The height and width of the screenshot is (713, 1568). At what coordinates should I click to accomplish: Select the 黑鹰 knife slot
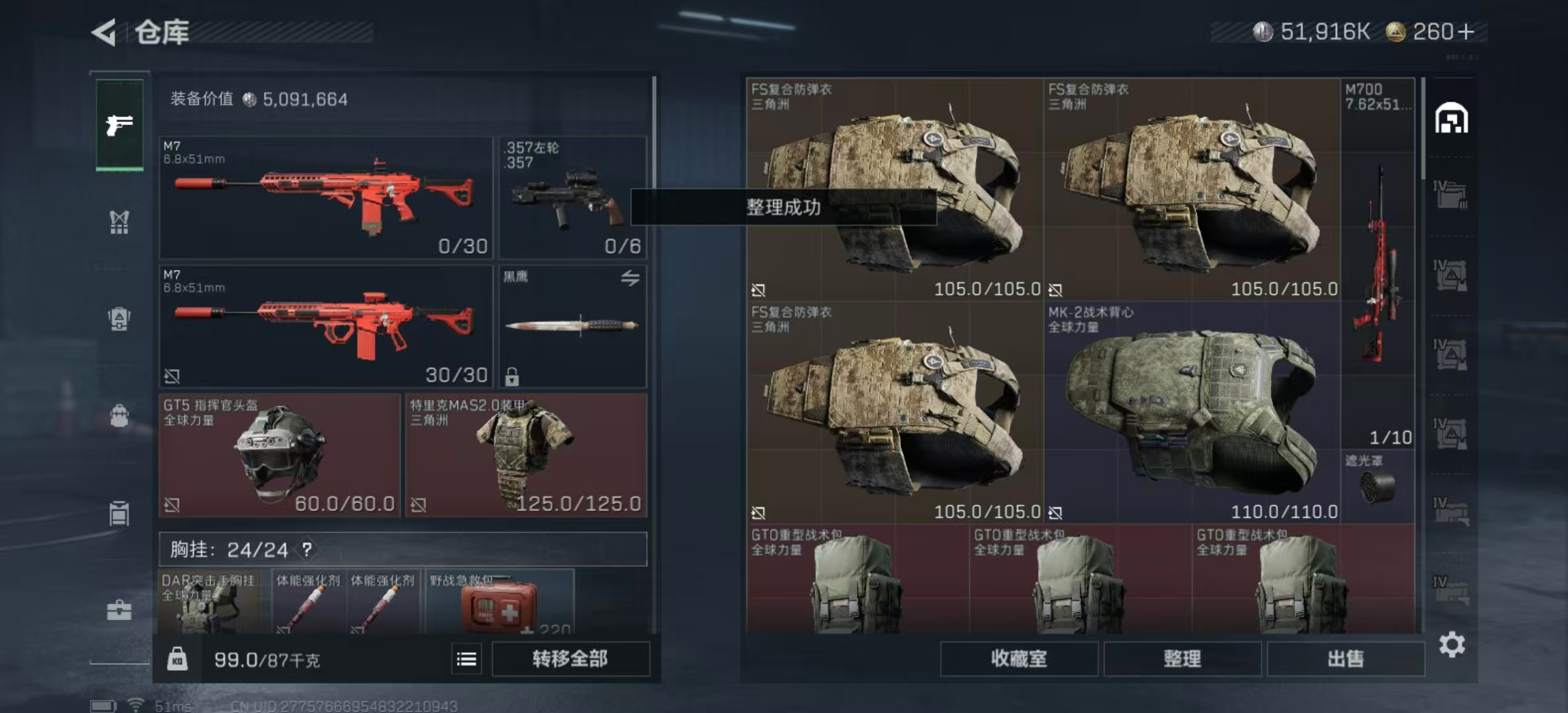click(573, 326)
